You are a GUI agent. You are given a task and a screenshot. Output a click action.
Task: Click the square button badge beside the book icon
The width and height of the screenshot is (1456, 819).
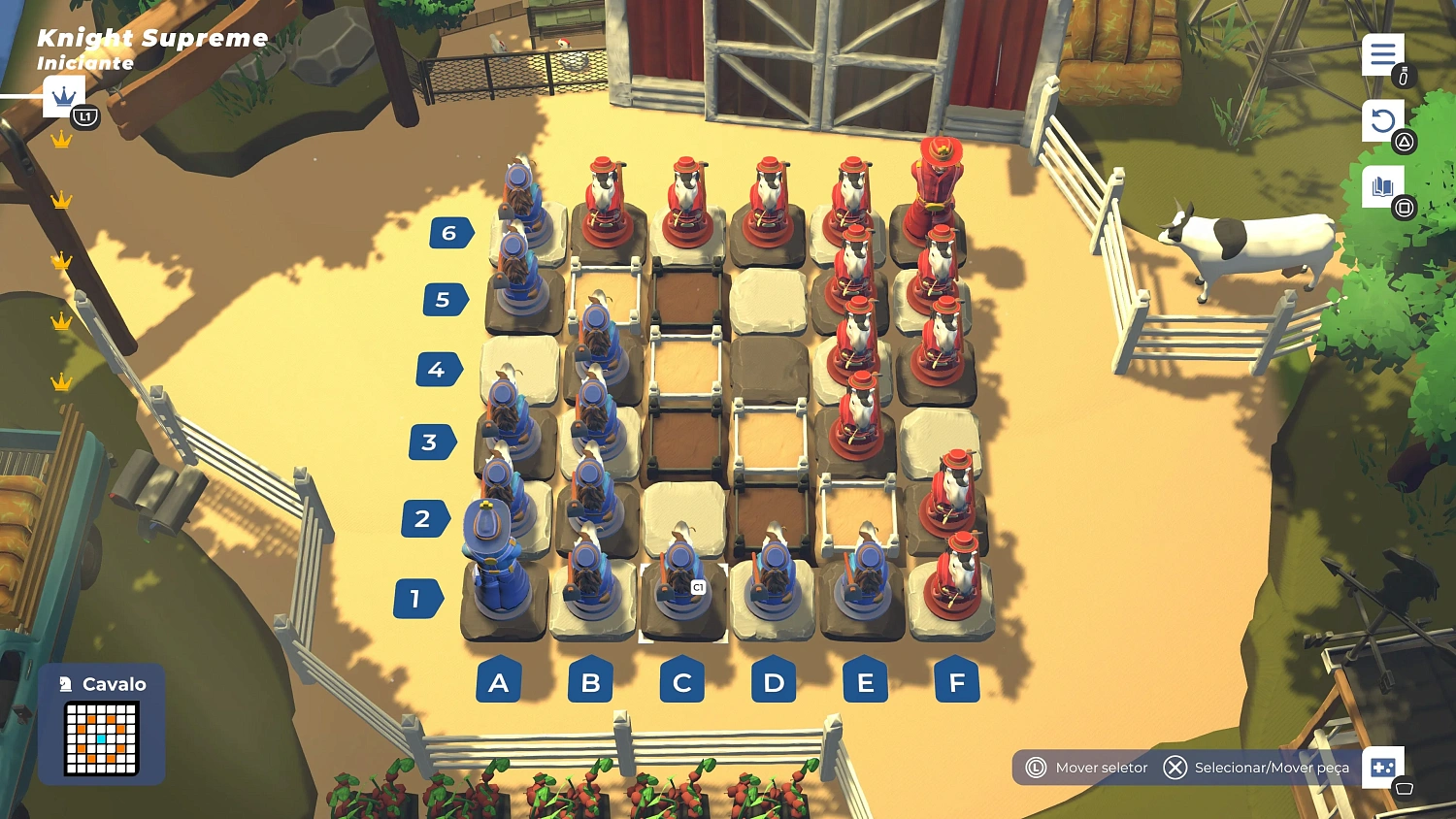[1404, 207]
